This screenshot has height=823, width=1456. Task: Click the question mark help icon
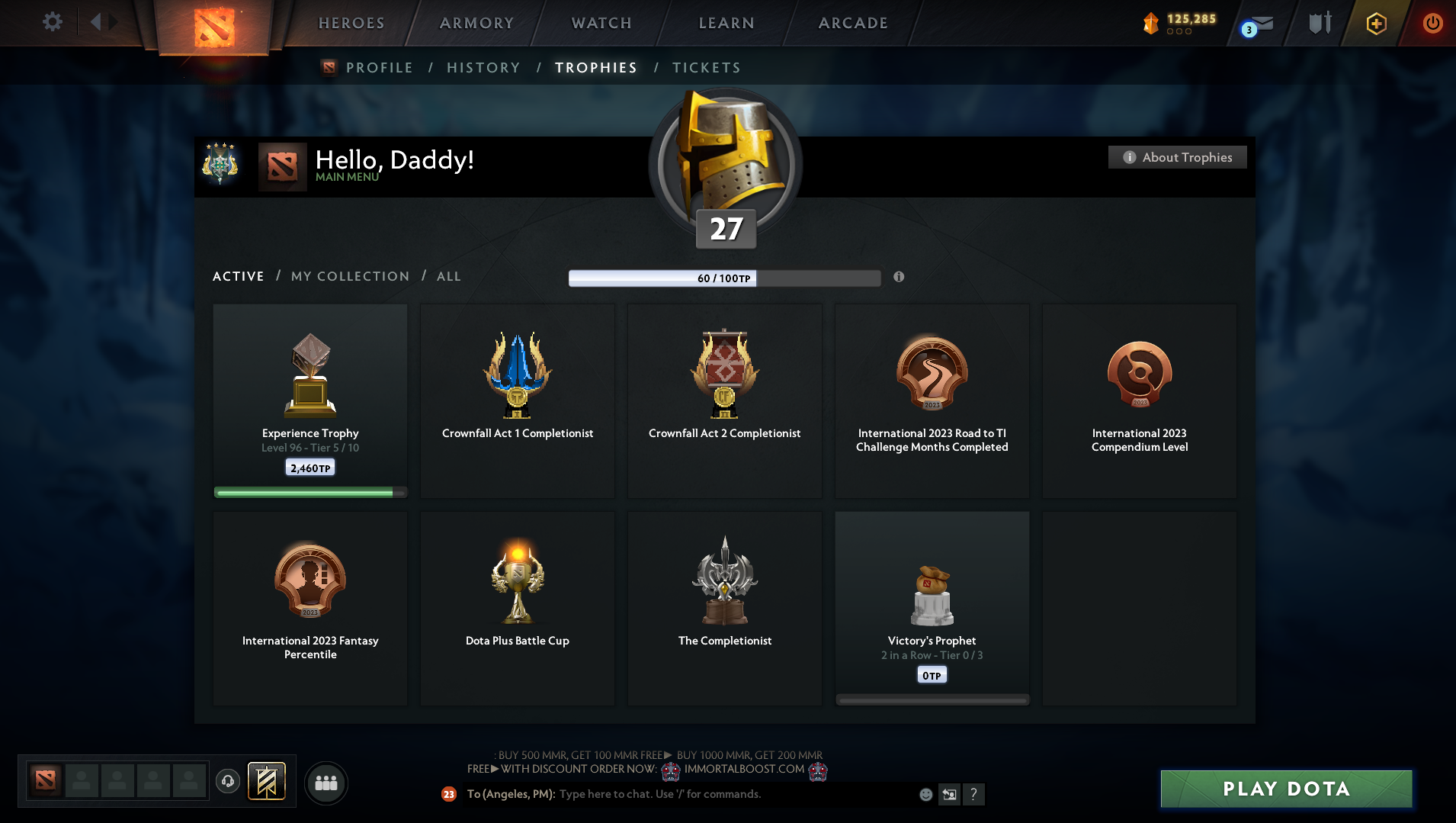973,794
